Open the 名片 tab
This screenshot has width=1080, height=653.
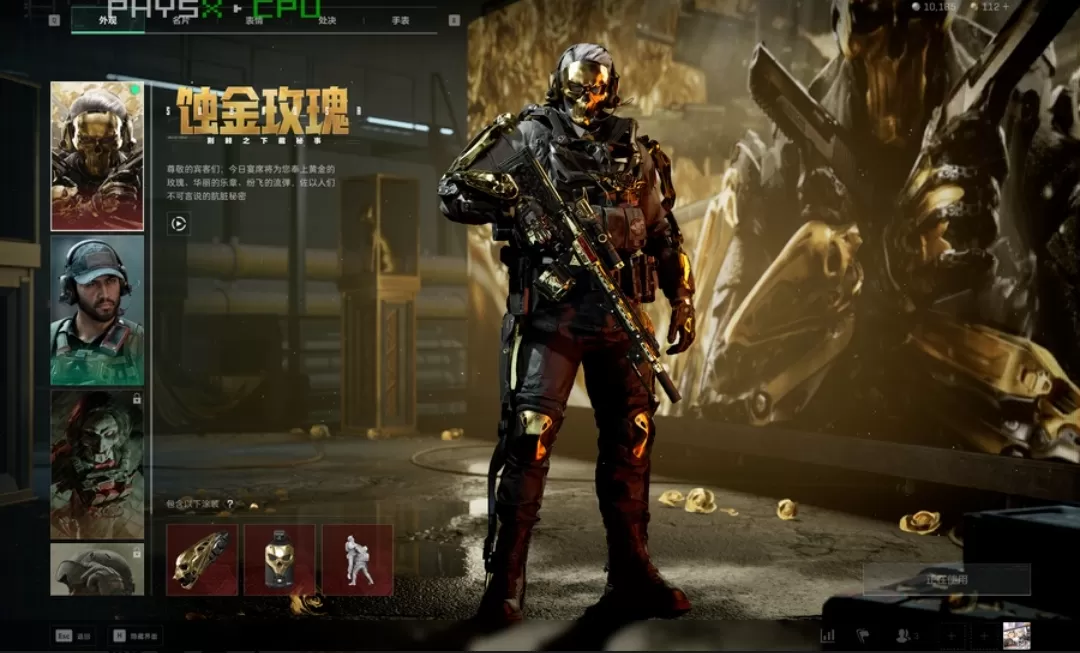(x=180, y=20)
